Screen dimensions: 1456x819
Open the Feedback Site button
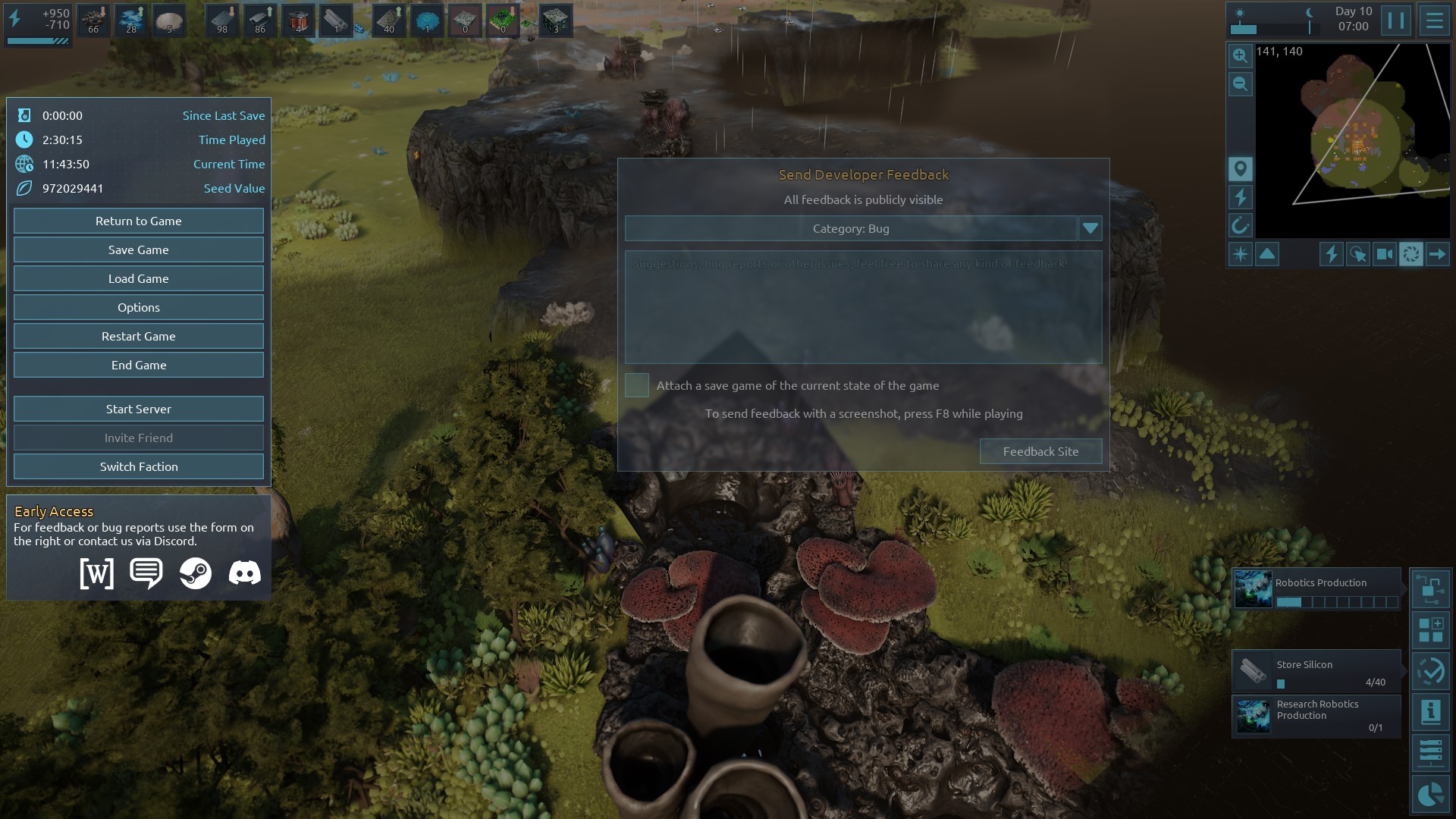[x=1040, y=451]
